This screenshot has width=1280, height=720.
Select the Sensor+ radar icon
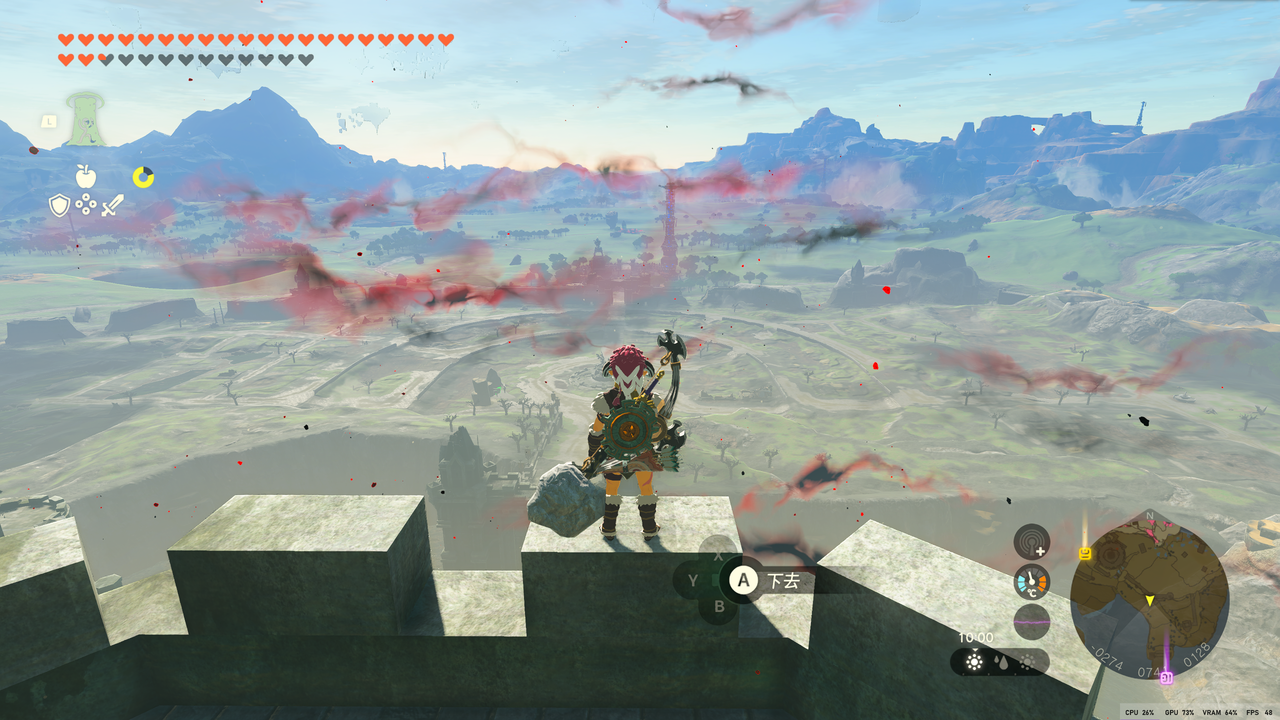pos(1031,542)
